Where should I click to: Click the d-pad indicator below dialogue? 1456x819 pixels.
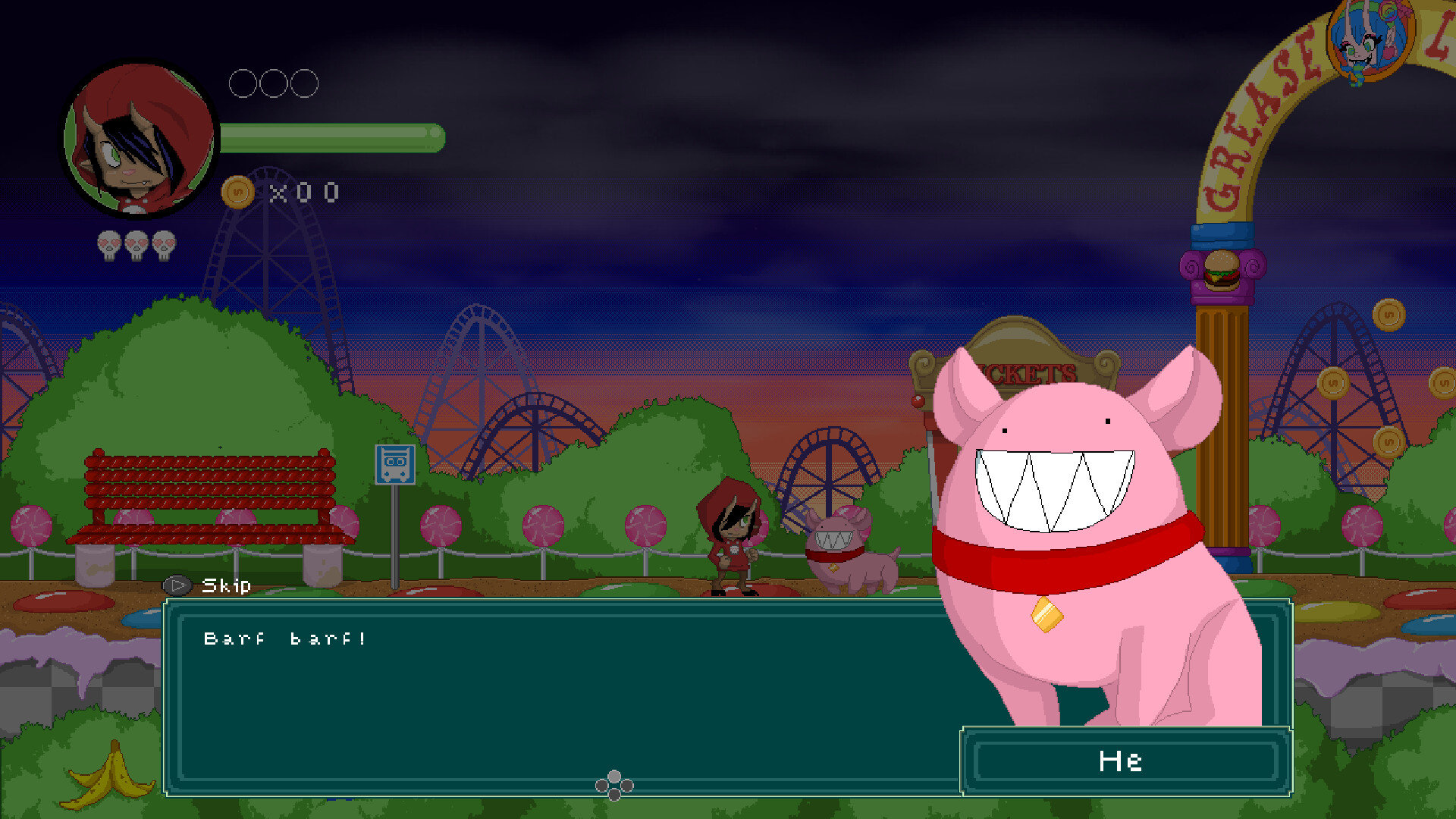click(x=616, y=786)
